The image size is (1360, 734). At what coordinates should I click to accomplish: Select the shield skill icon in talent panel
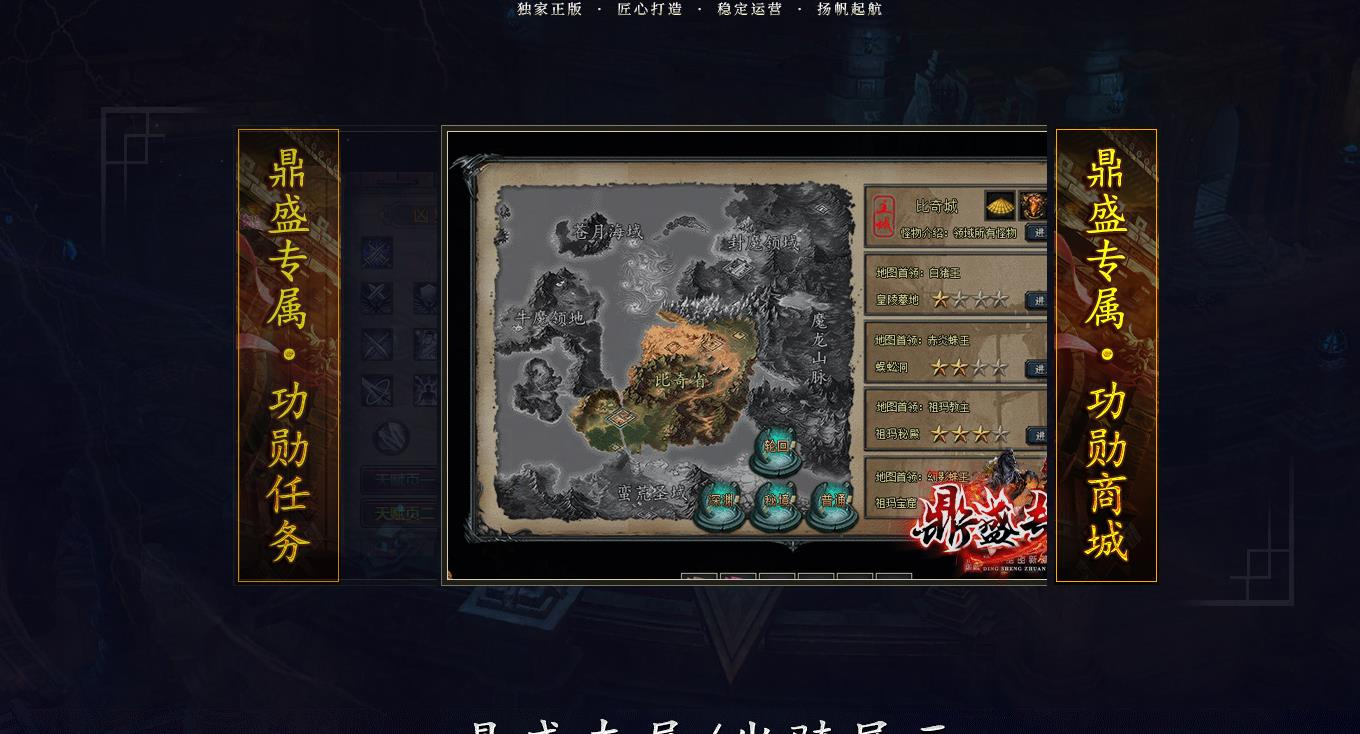click(x=425, y=296)
